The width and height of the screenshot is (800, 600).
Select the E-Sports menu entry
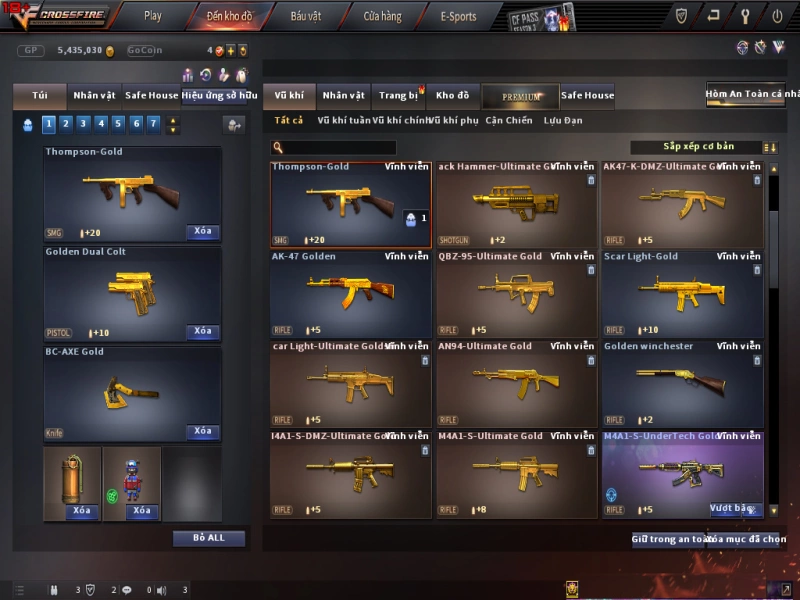458,16
